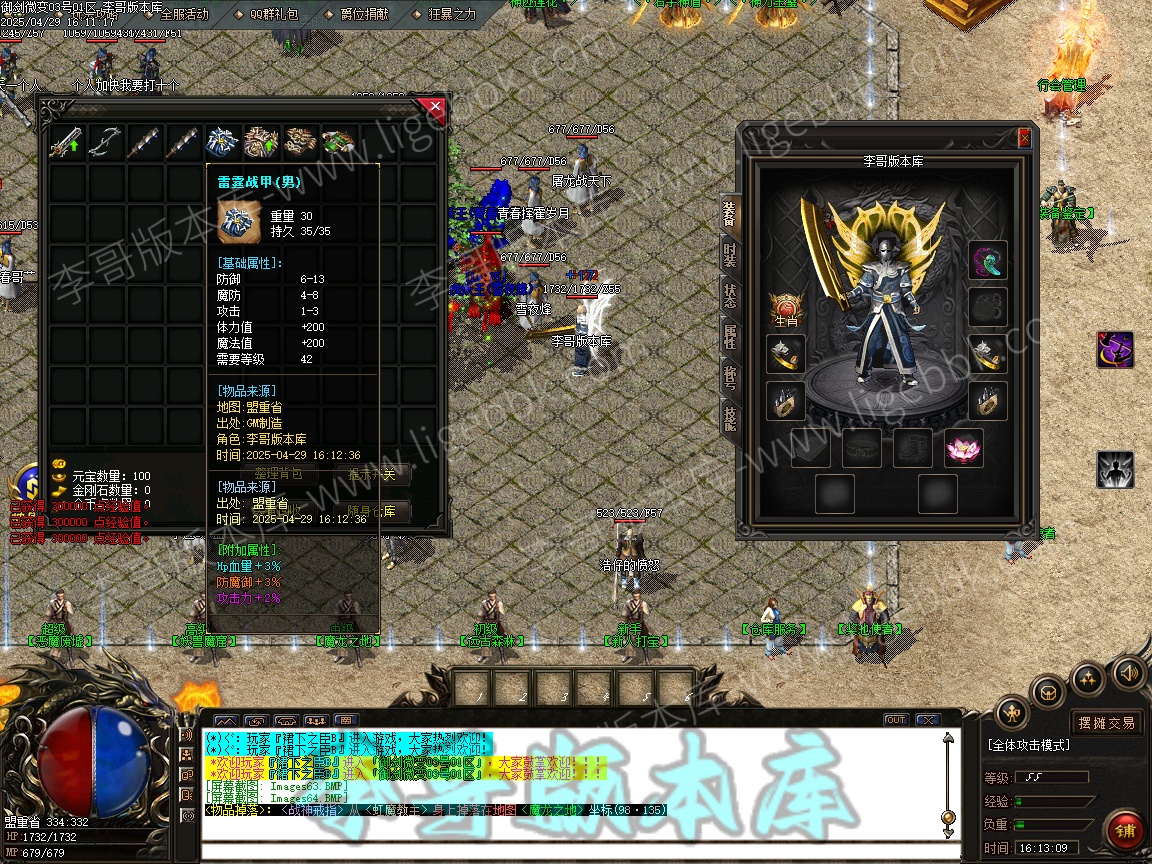Select the pink lotus equipment slot
The image size is (1152, 864).
coord(965,449)
